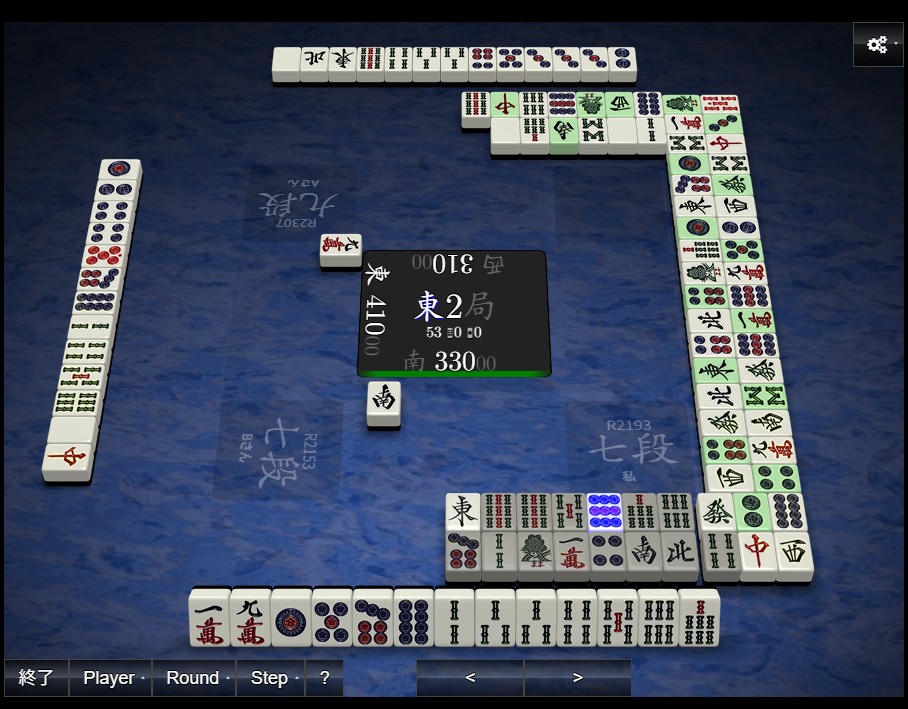Select the one-man (一萬) tile in hand

tap(209, 618)
